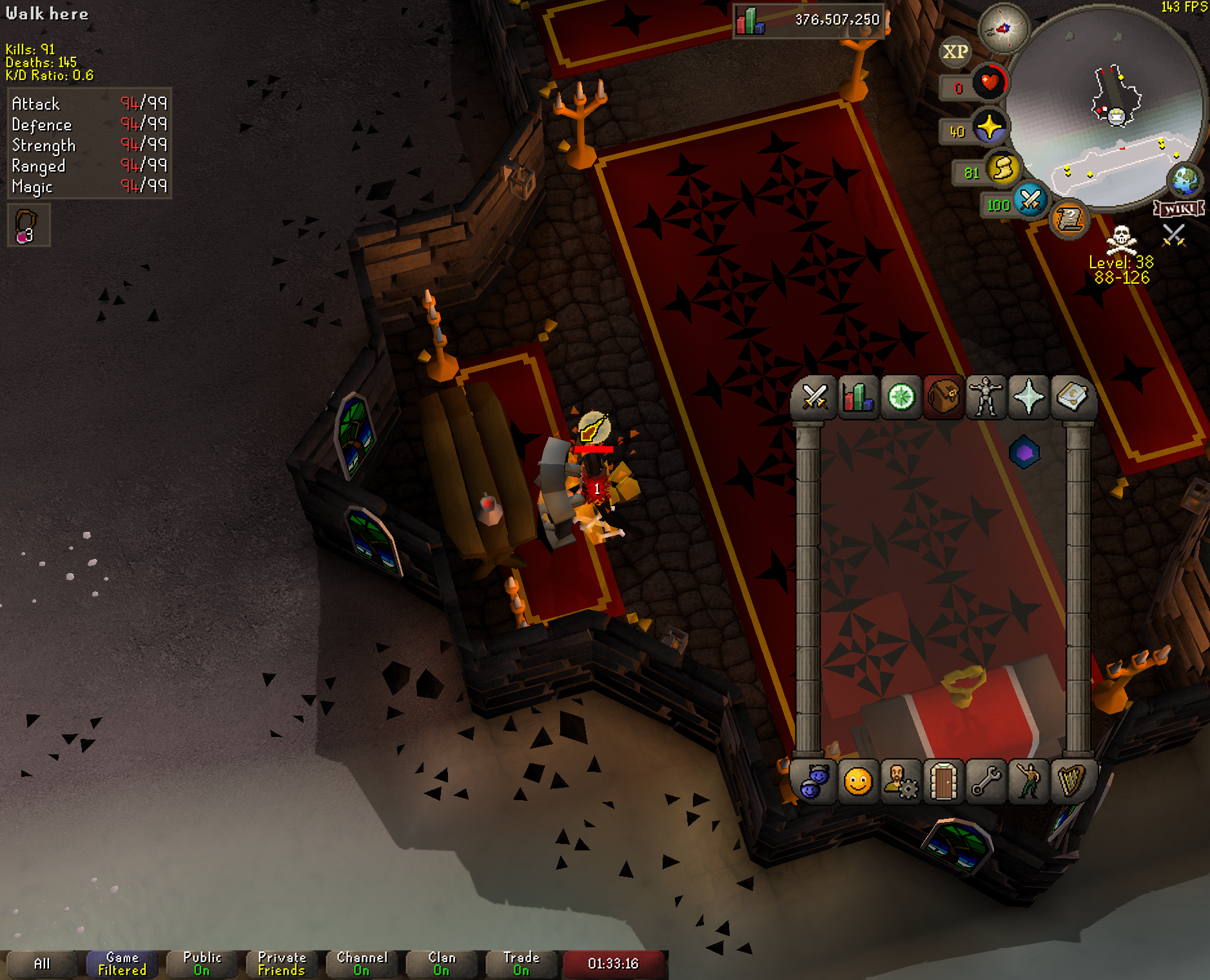Activate Quick Prayers orb
This screenshot has width=1210, height=980.
pos(989,128)
